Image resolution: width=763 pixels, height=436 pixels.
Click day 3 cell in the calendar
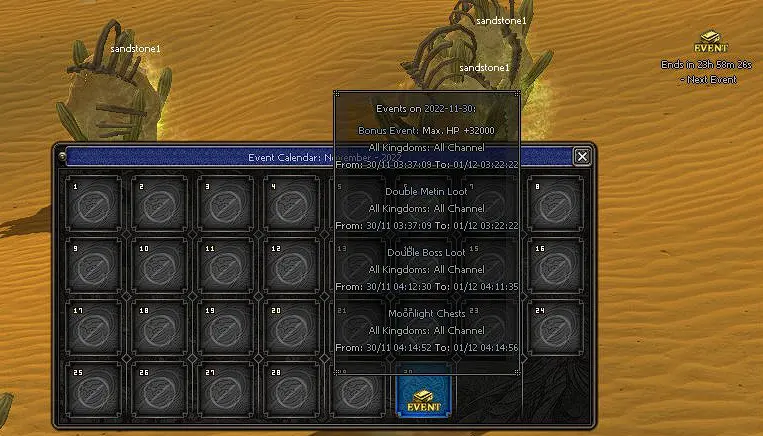click(225, 204)
